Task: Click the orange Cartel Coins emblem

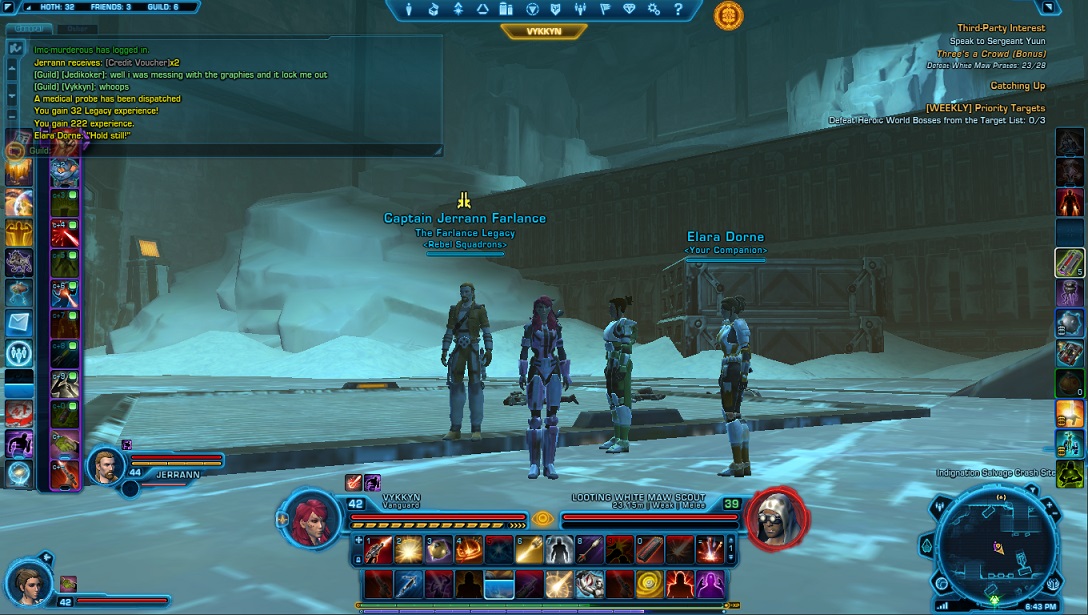Action: (728, 15)
